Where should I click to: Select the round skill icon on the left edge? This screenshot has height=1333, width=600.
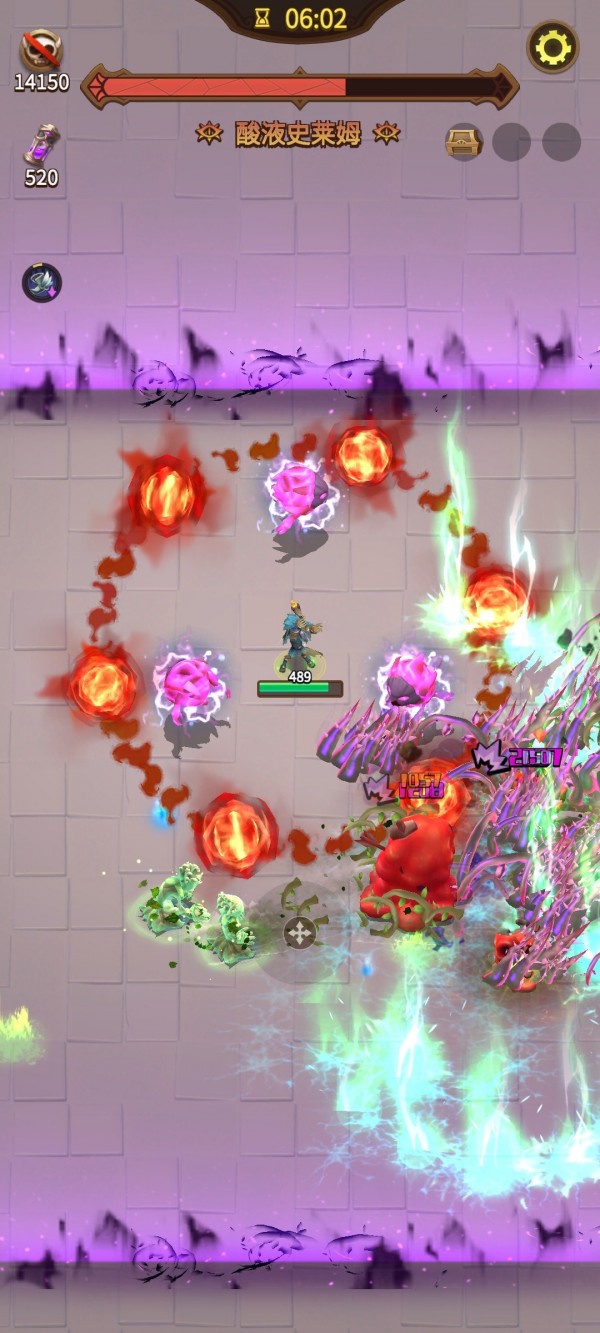[x=42, y=283]
